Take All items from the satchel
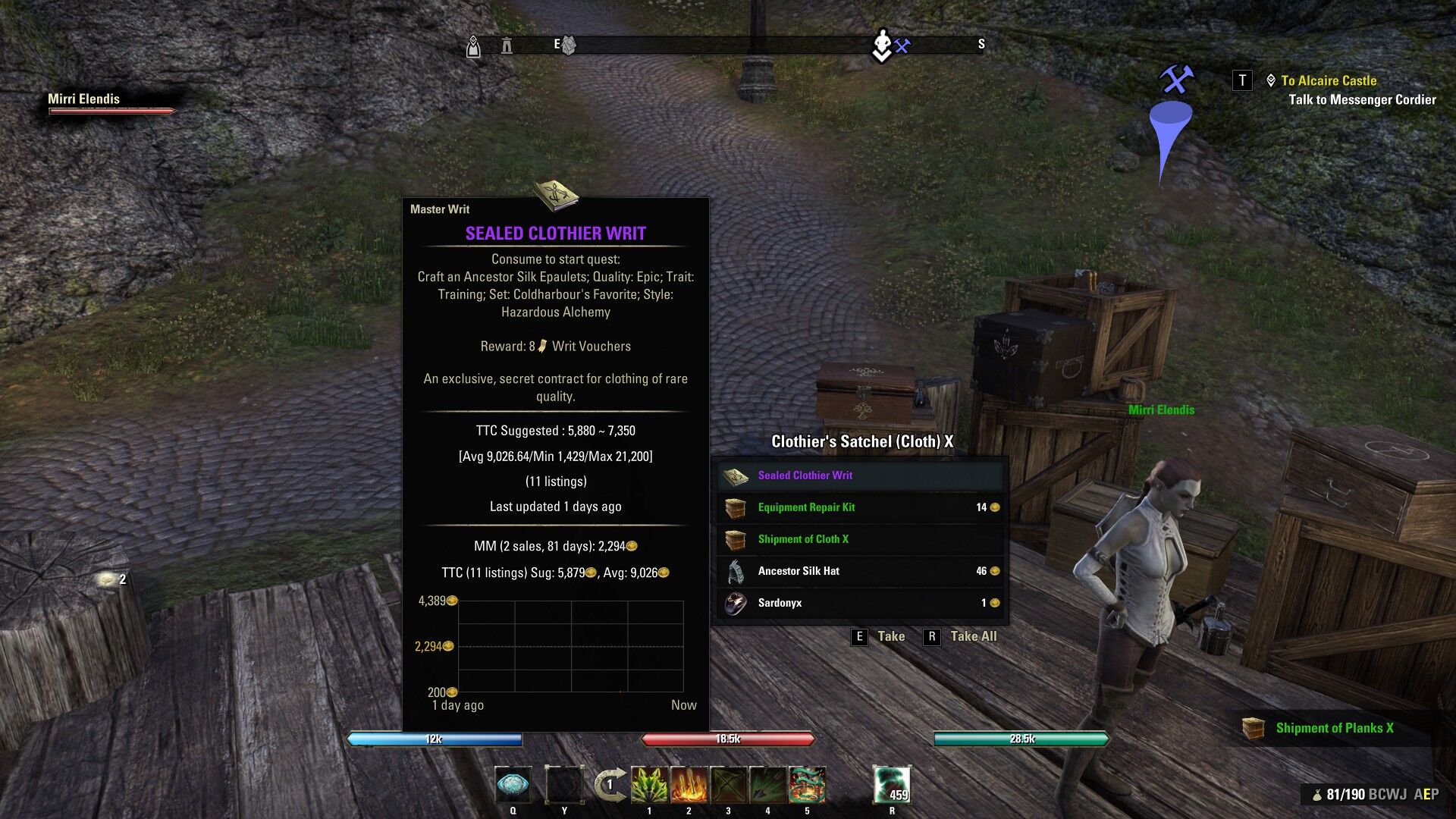Image resolution: width=1456 pixels, height=819 pixels. [x=962, y=636]
